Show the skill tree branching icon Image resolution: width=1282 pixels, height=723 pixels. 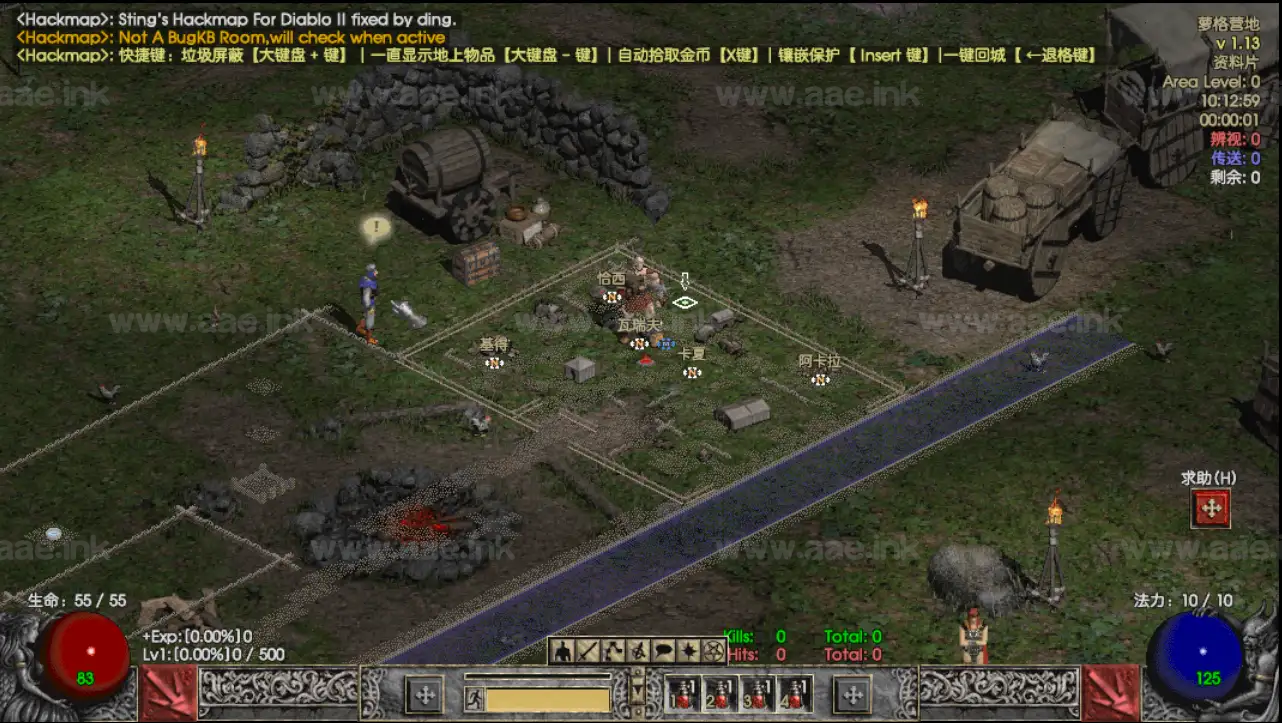[x=613, y=651]
